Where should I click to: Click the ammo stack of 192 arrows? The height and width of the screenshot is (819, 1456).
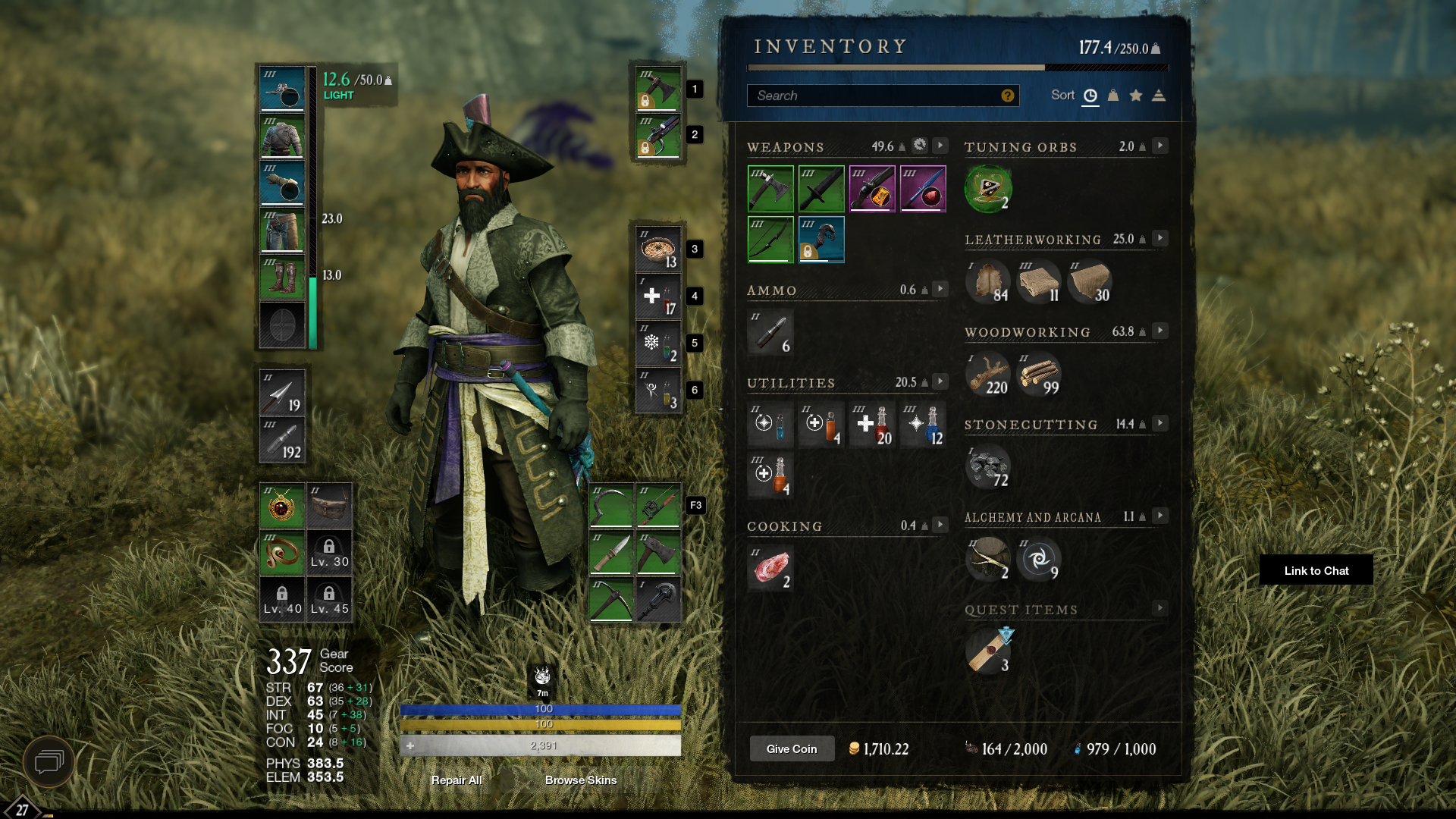click(x=282, y=440)
